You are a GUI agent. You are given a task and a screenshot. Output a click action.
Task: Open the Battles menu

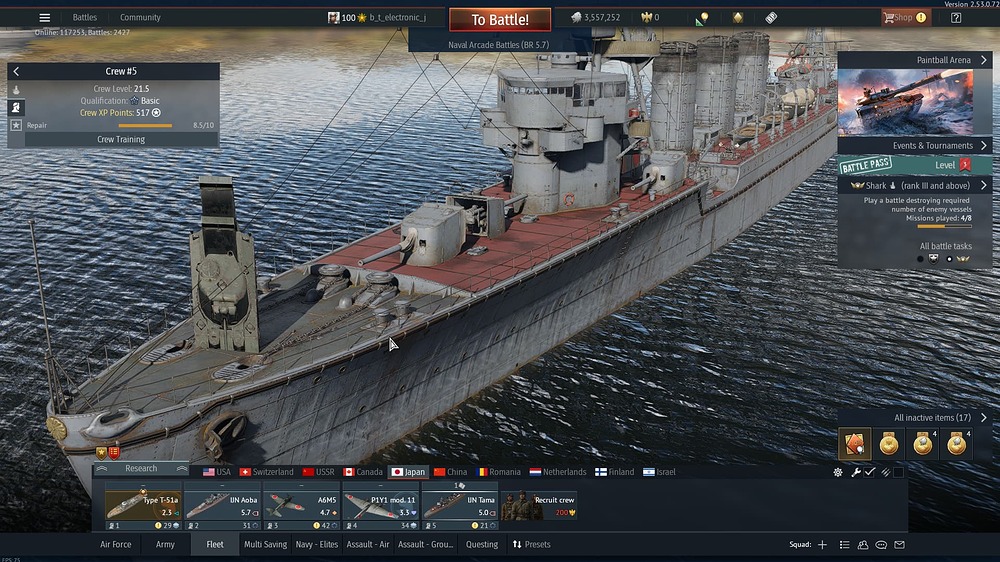click(85, 17)
